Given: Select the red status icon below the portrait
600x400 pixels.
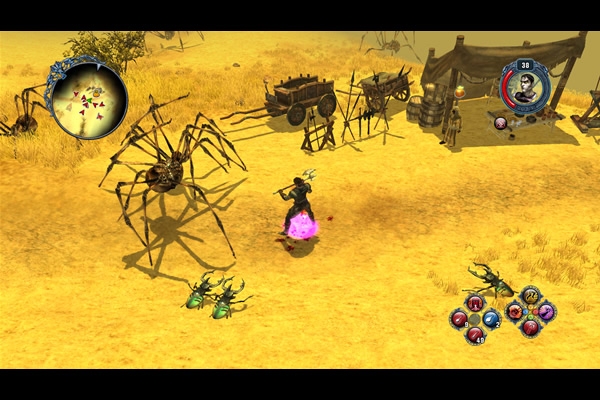Looking at the screenshot, I should pos(501,123).
